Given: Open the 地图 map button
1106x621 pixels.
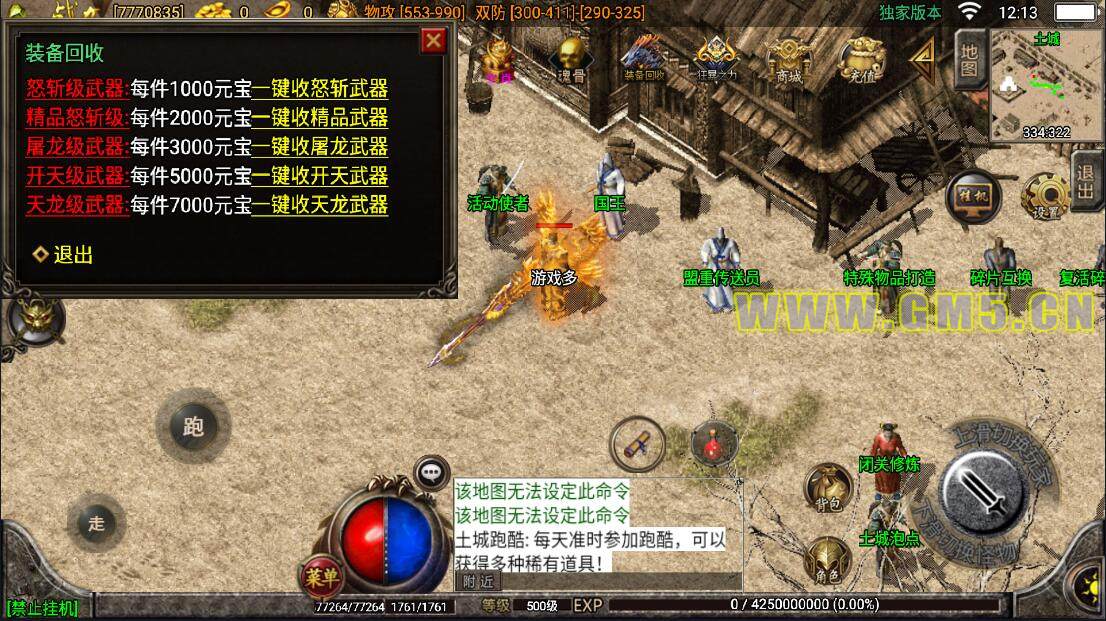Looking at the screenshot, I should click(x=968, y=59).
